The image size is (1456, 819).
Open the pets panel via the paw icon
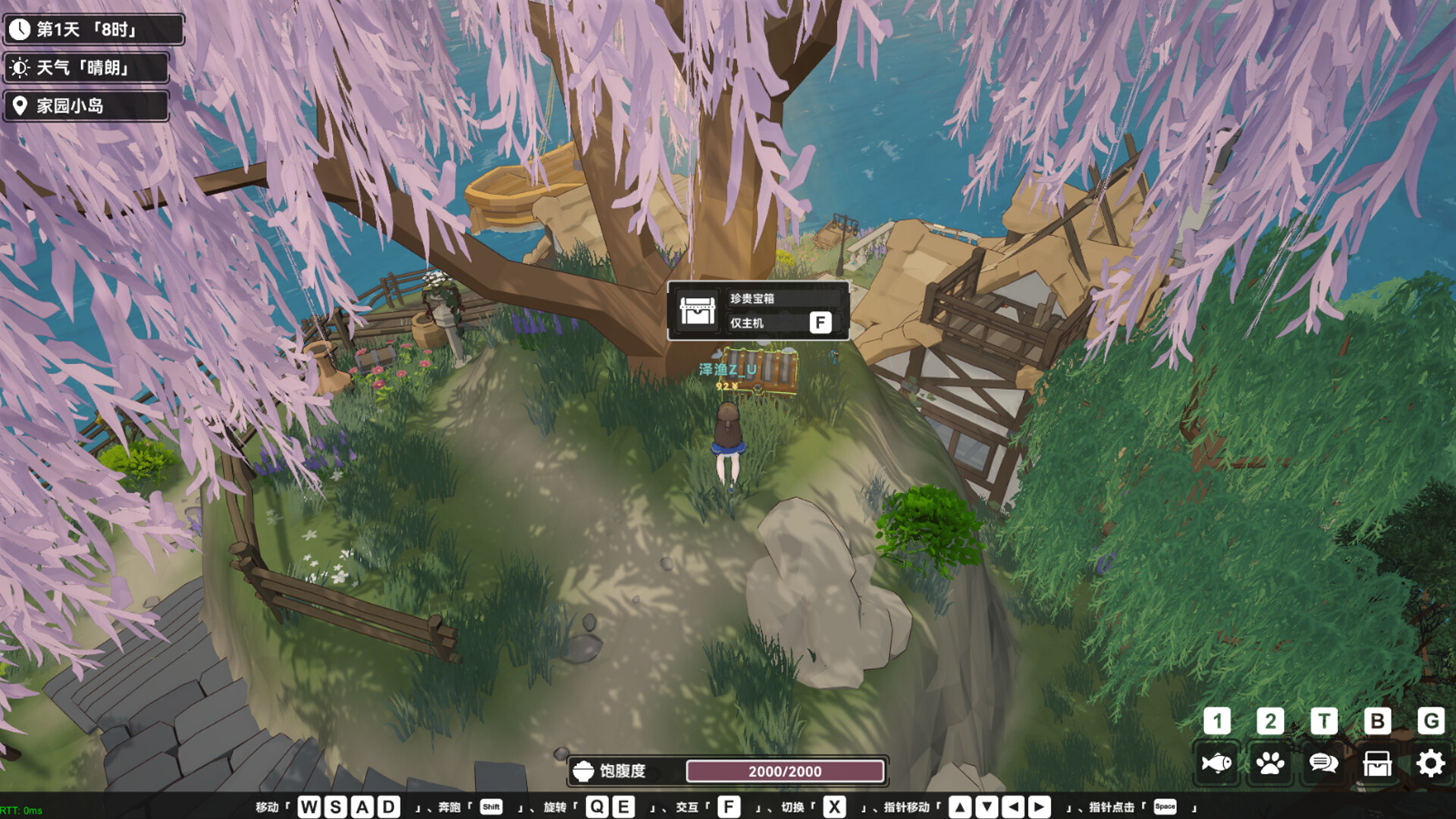point(1270,764)
